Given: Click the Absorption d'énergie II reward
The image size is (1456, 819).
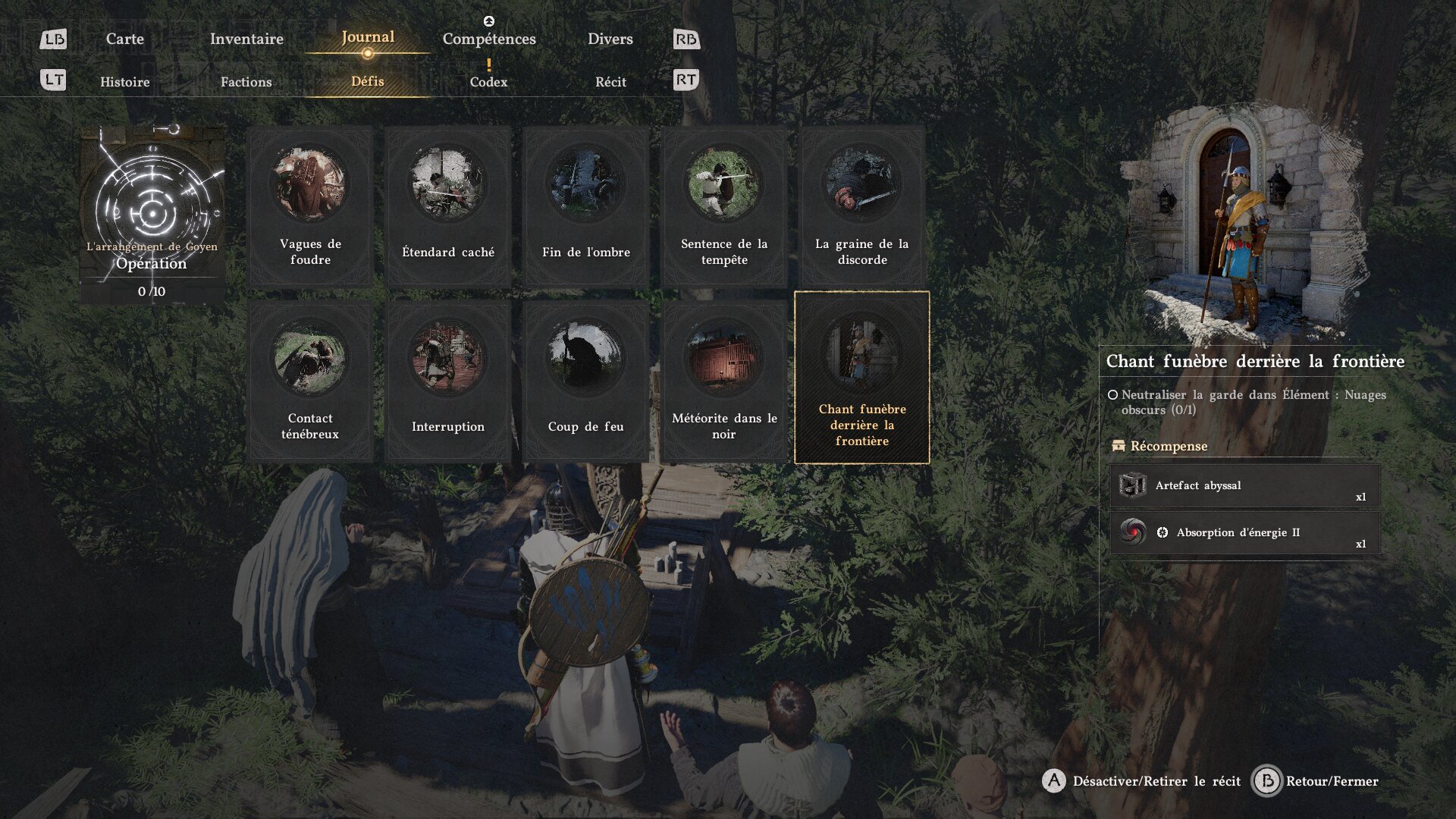Looking at the screenshot, I should [1244, 532].
